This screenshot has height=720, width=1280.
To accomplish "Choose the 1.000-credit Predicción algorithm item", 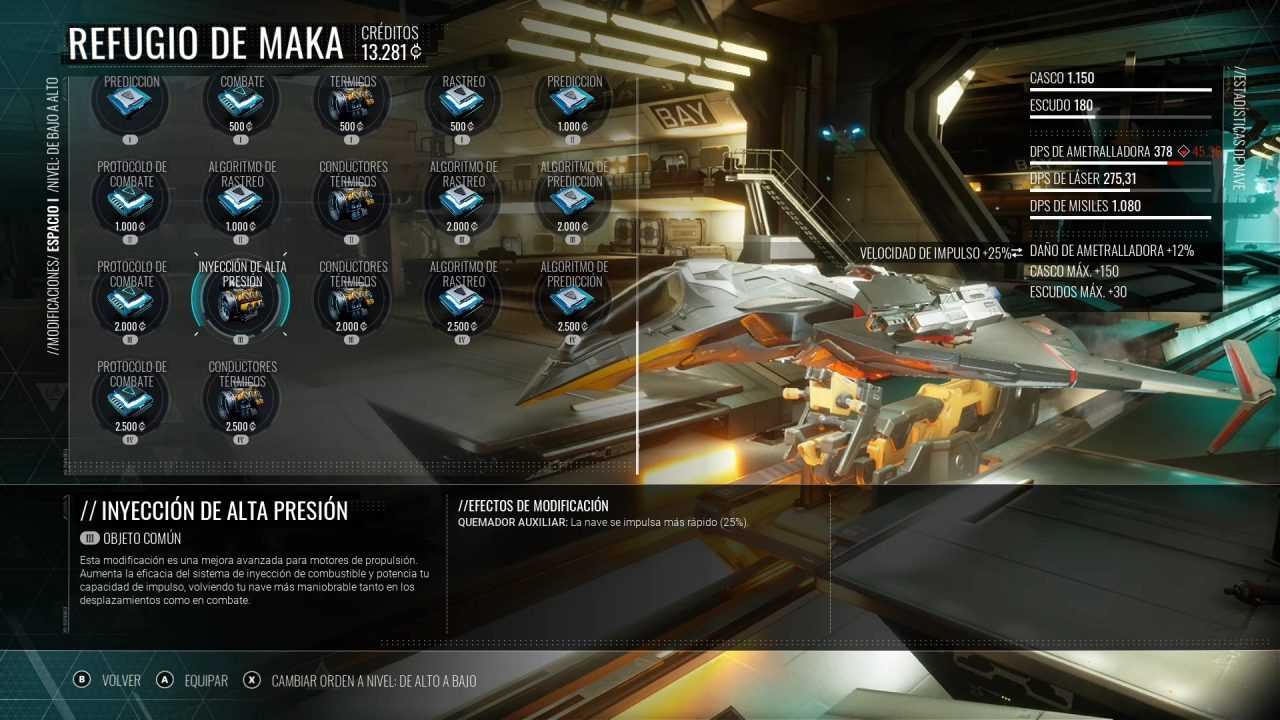I will coord(573,101).
